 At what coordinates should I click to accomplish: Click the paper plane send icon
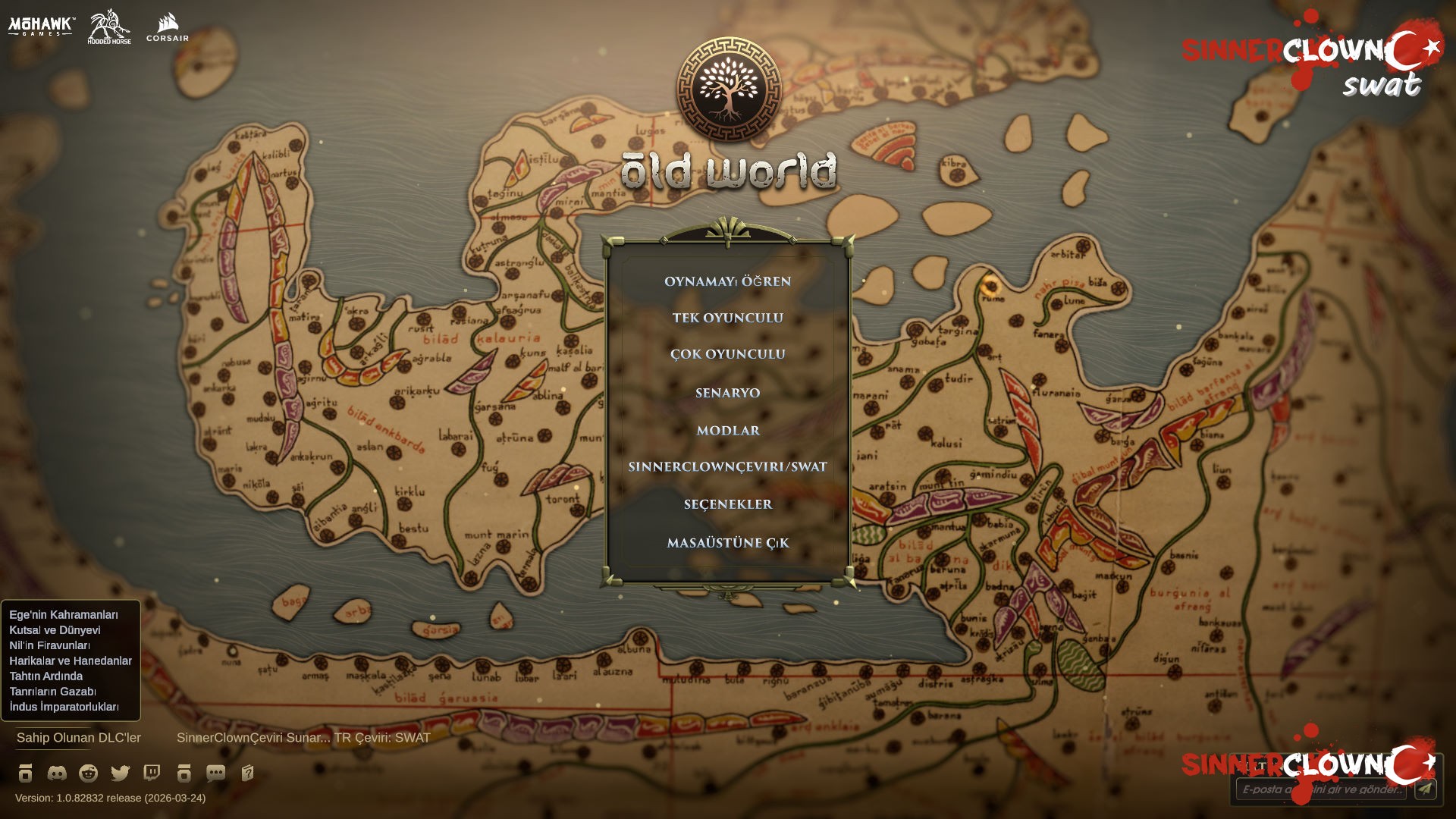point(1424,791)
